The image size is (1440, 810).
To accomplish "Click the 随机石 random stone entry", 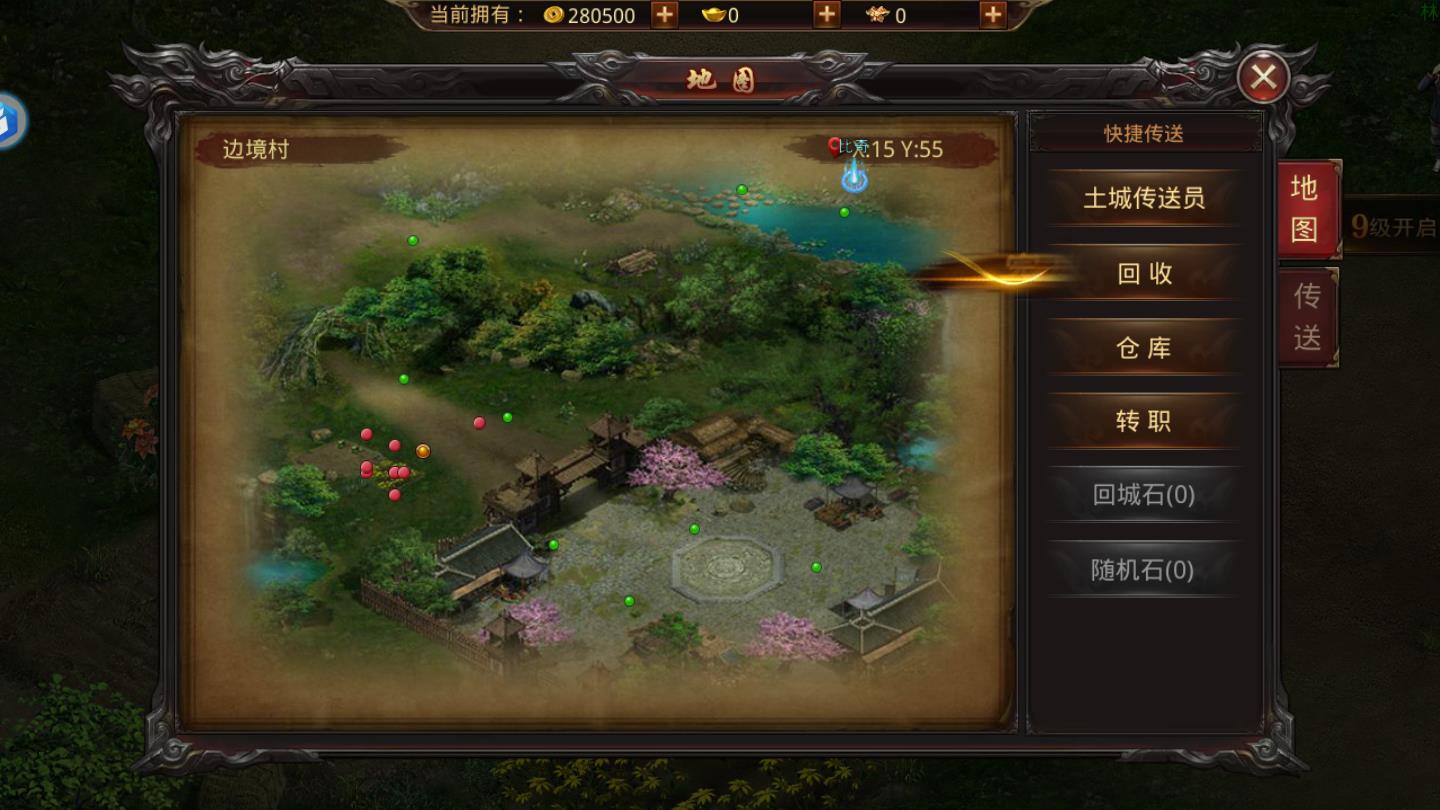I will [x=1143, y=569].
